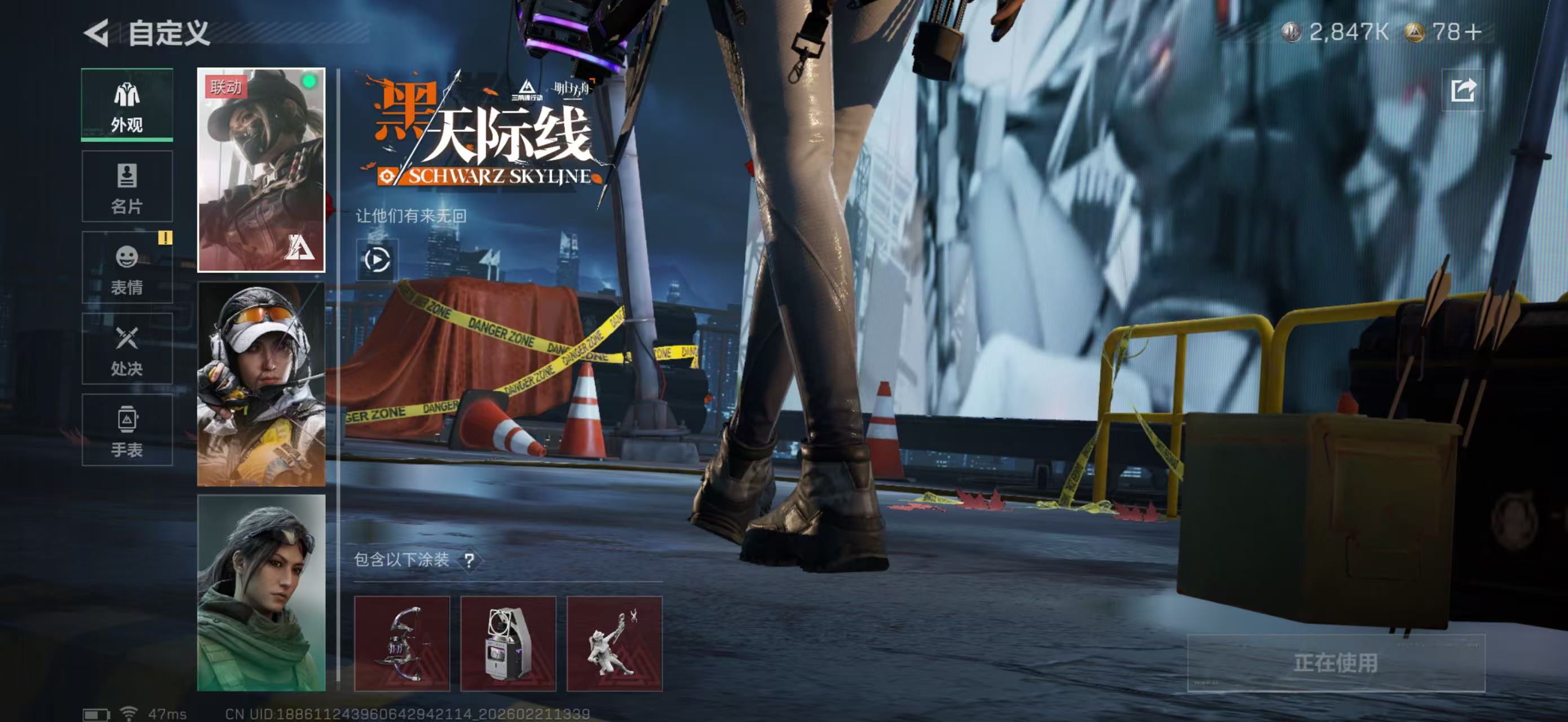This screenshot has width=1568, height=722.
Task: Go back using the arrow beside 自定义
Action: point(97,33)
